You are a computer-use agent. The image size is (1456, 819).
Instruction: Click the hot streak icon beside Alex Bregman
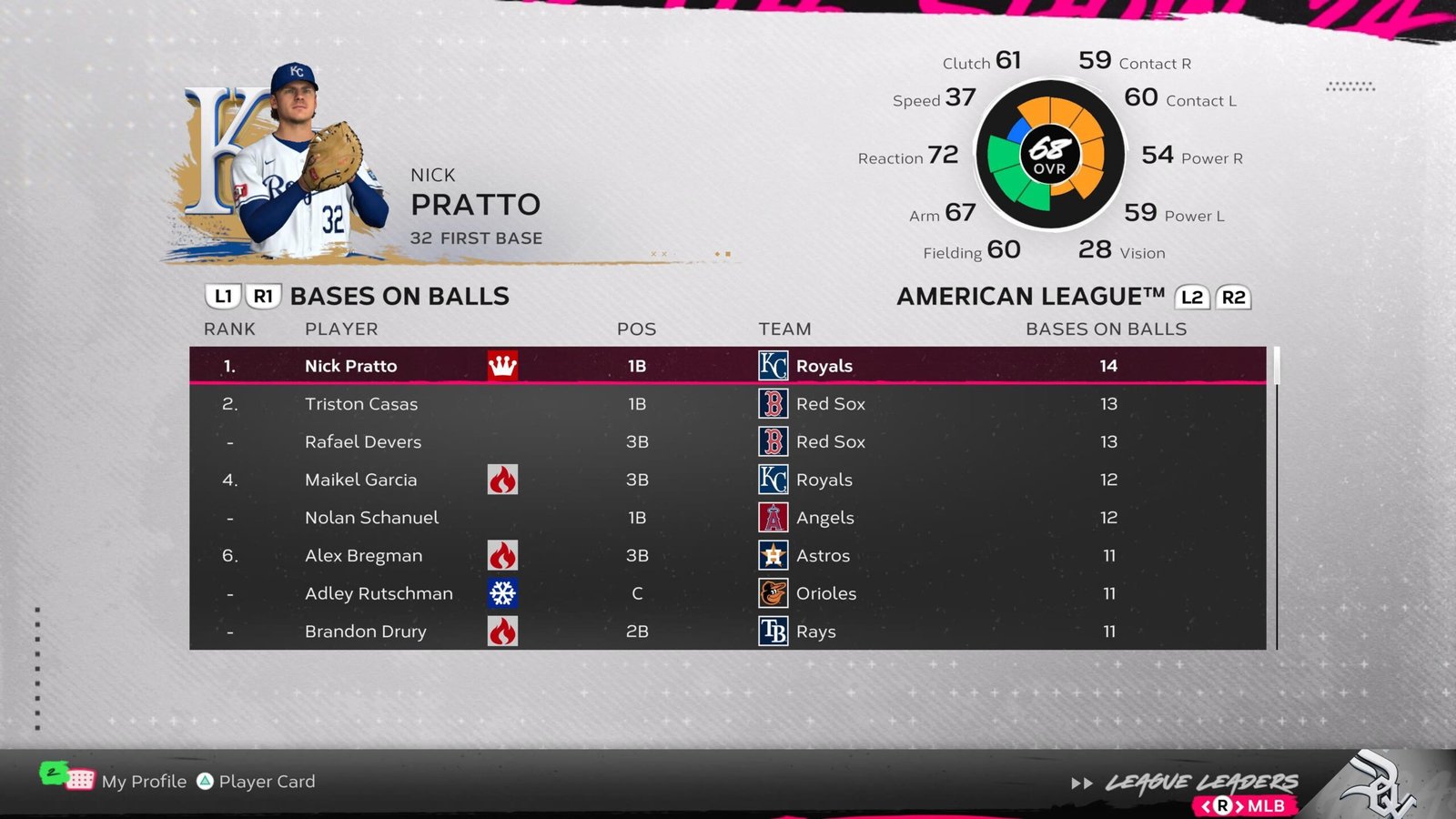point(501,555)
